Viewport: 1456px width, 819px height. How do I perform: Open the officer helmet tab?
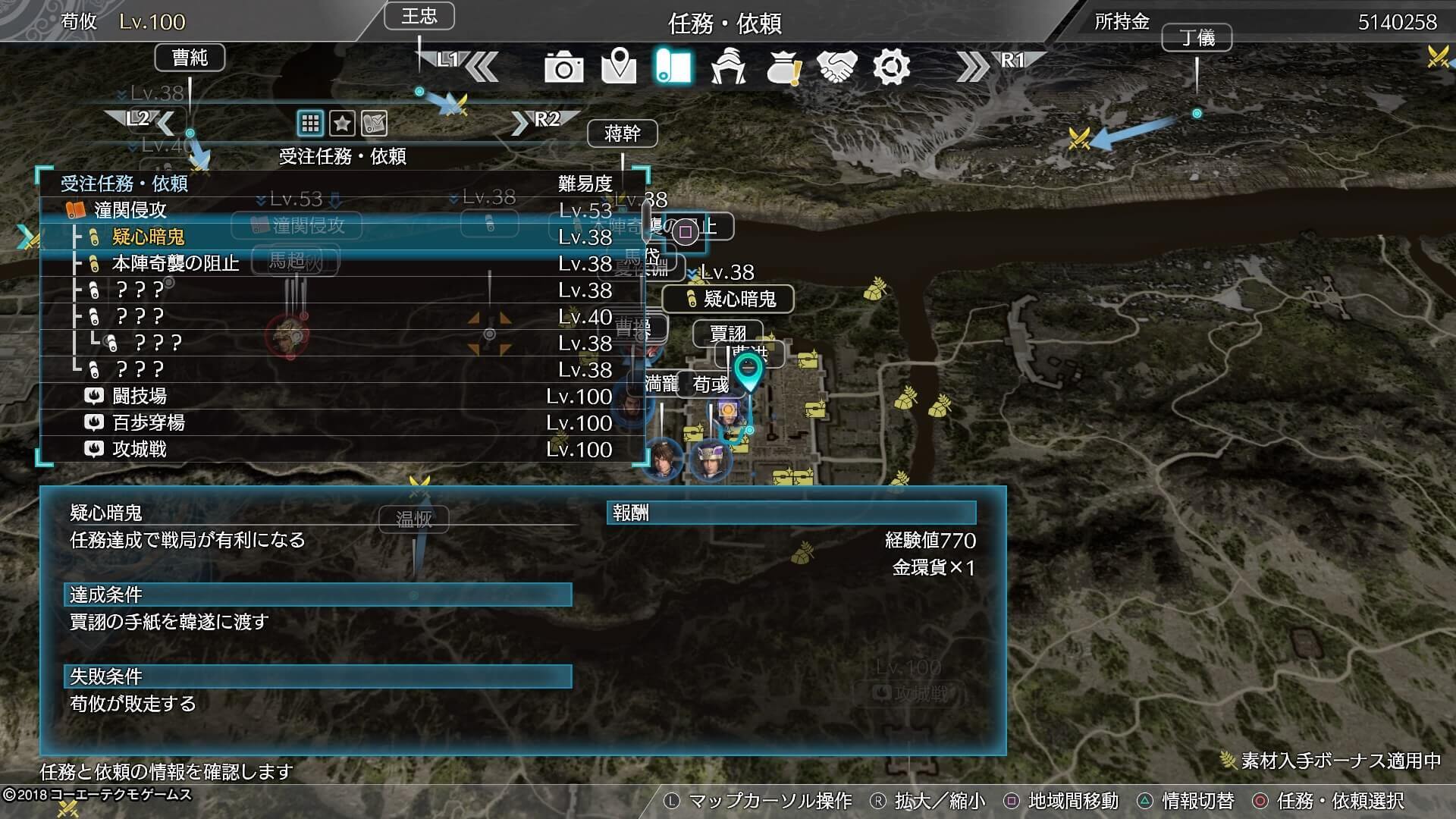click(728, 67)
